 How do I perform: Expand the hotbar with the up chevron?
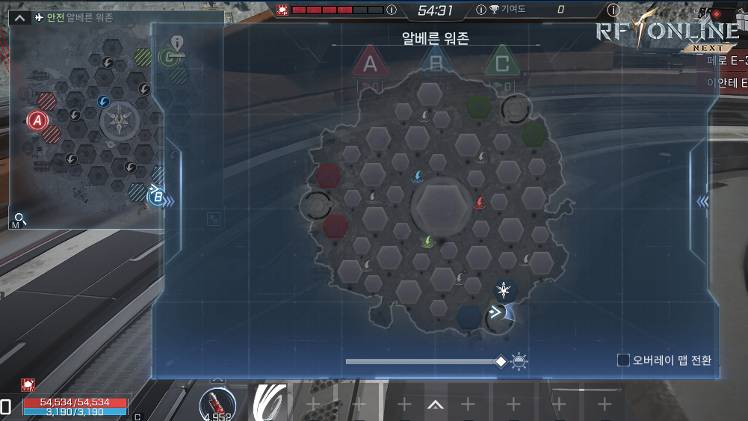435,405
